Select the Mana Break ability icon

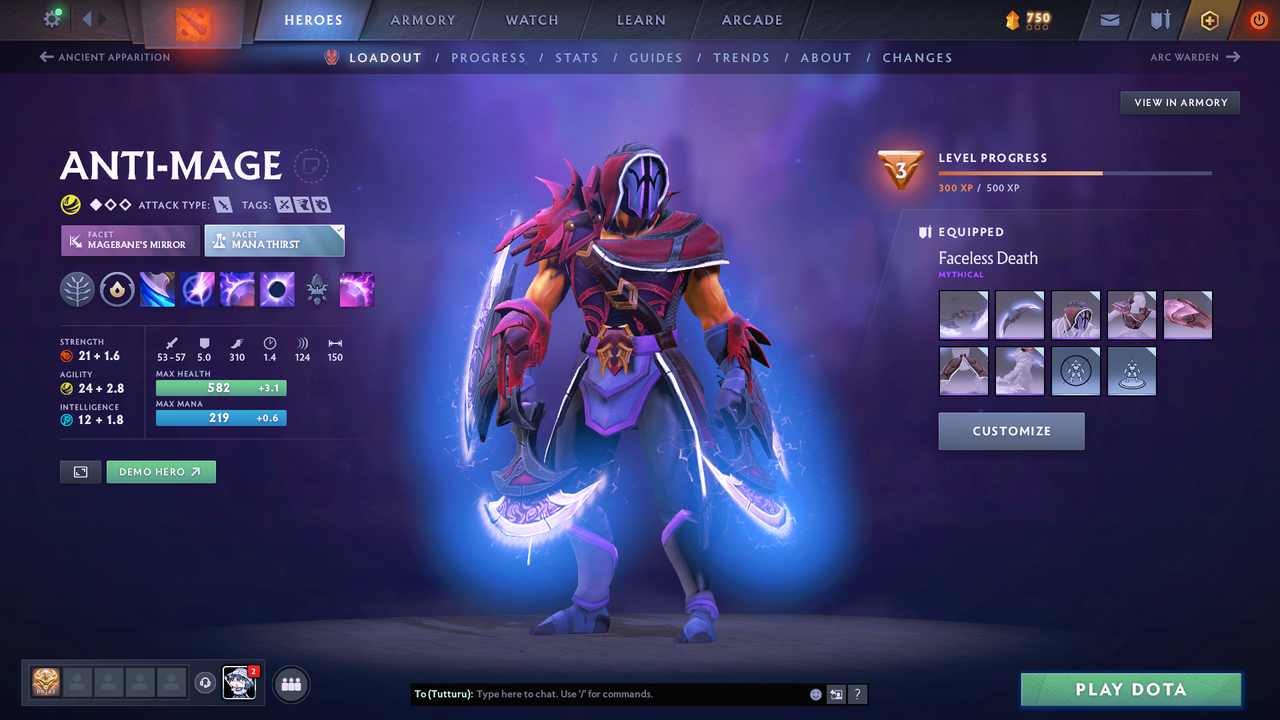click(x=157, y=290)
